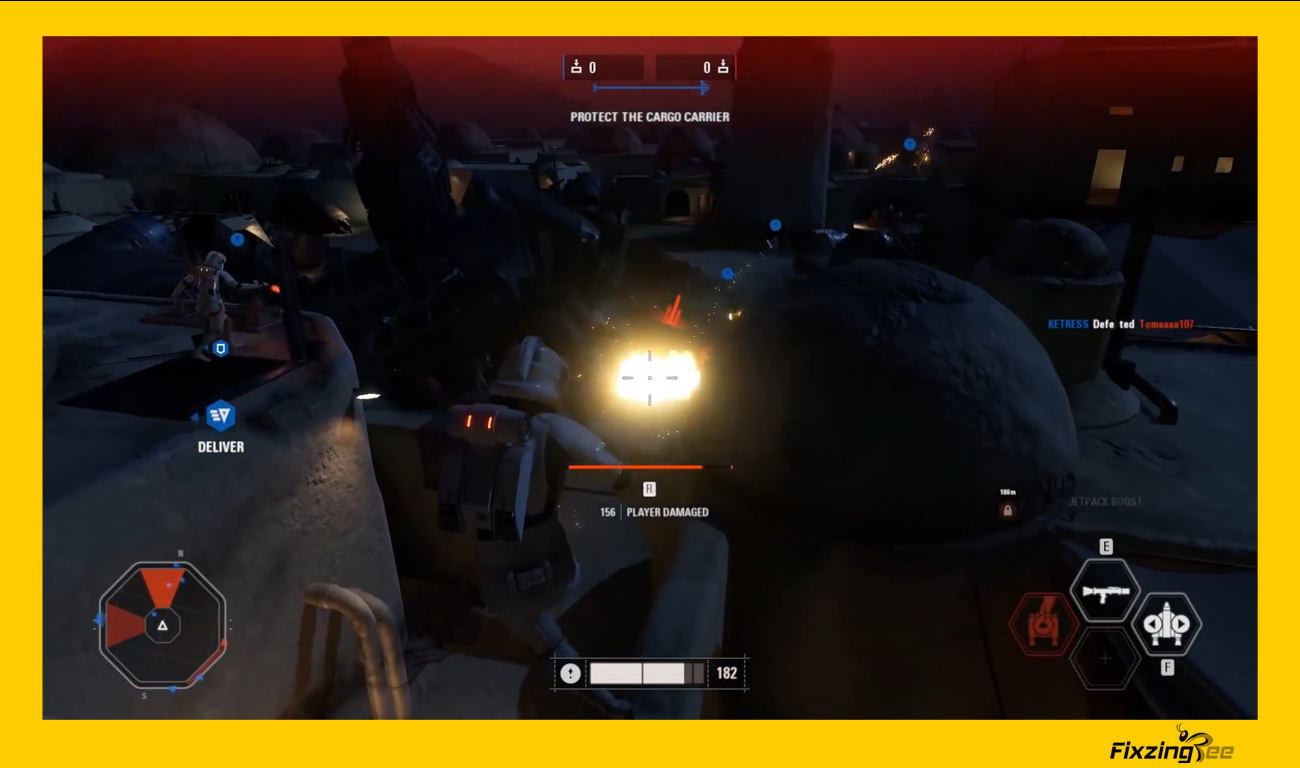Image resolution: width=1300 pixels, height=768 pixels.
Task: Select the red jetpack boost ability
Action: click(x=1044, y=625)
